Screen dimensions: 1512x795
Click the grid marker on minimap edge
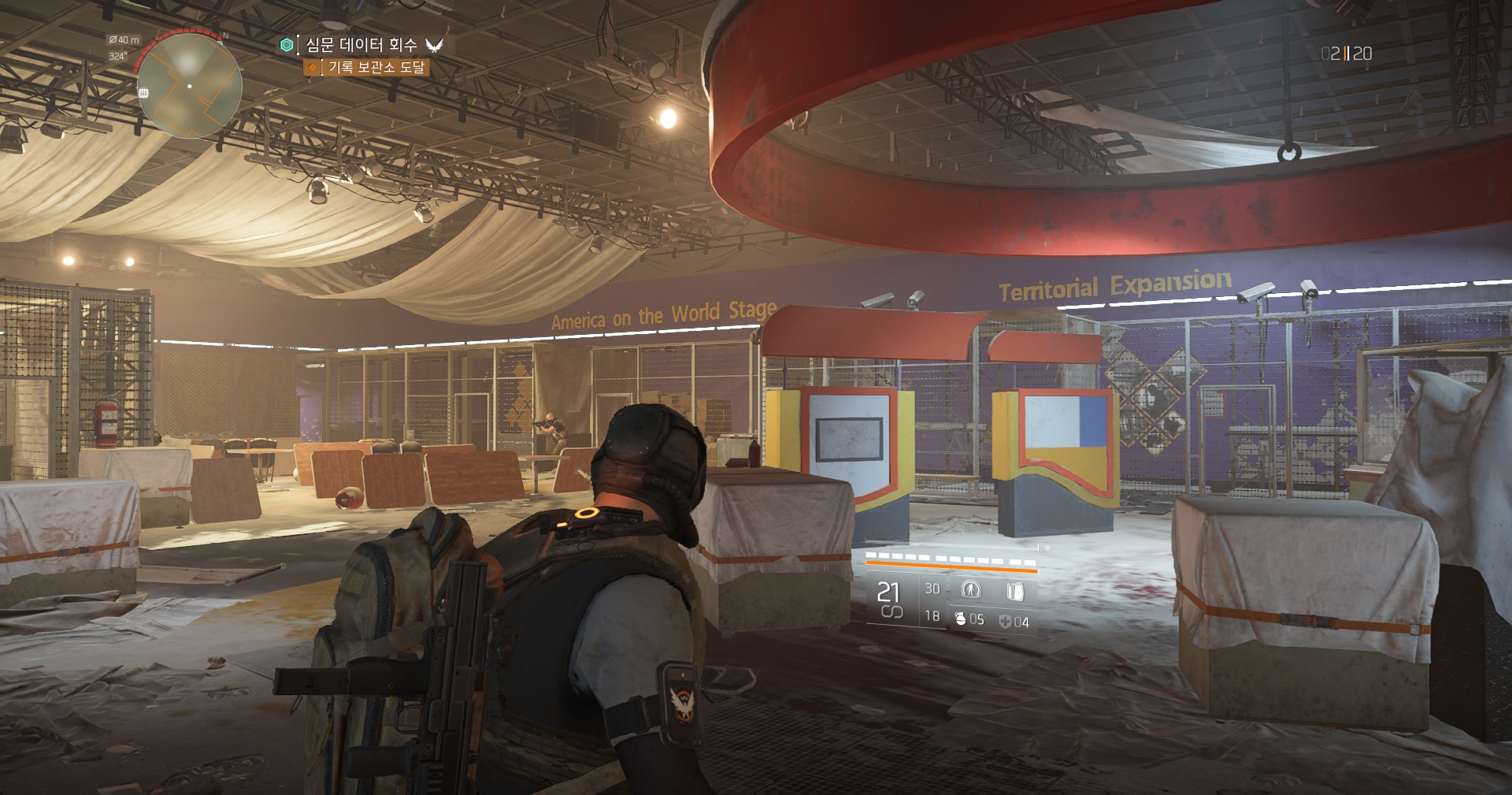(x=143, y=93)
